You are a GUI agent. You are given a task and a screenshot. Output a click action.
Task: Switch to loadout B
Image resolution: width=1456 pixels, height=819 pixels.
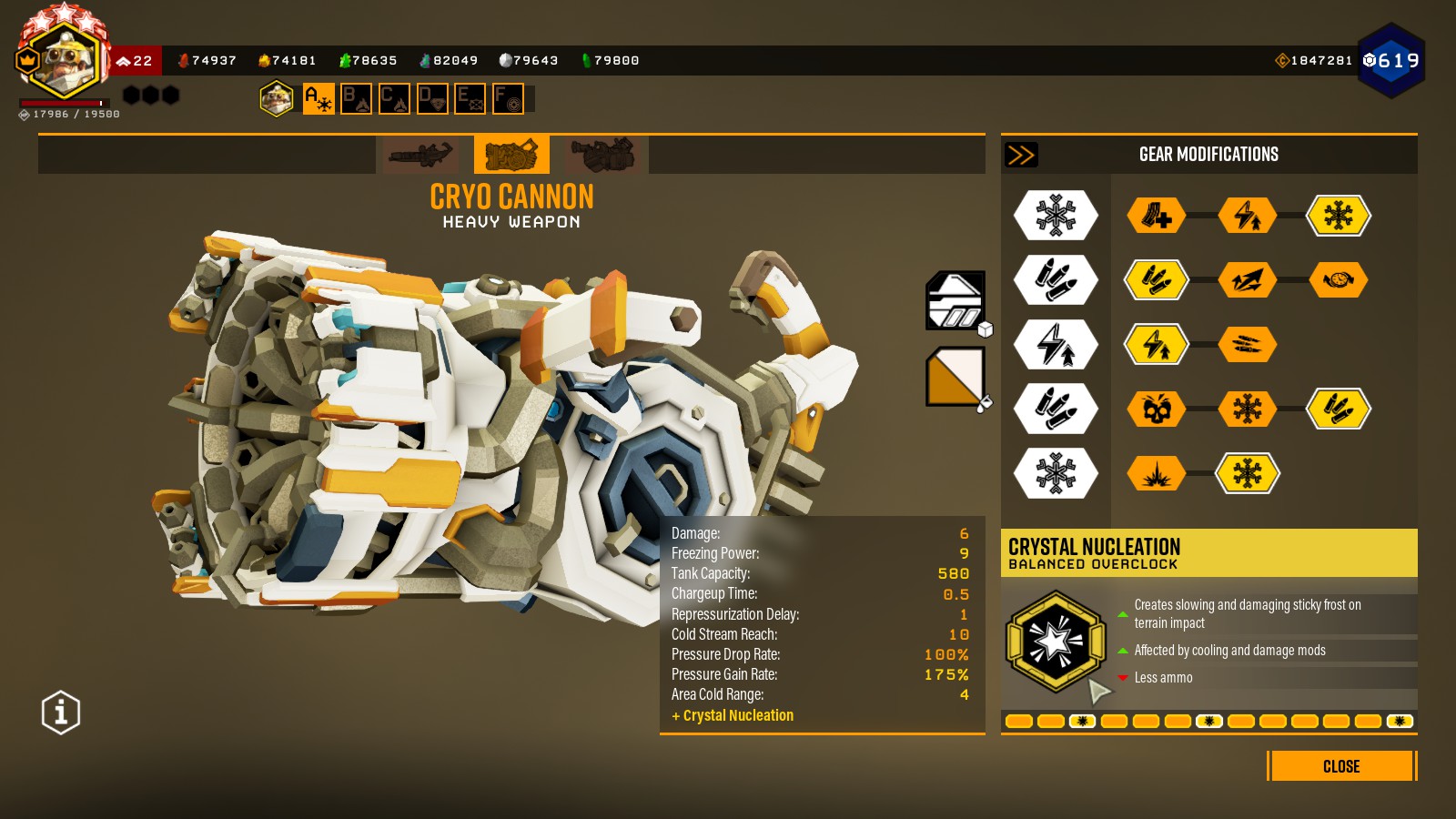click(356, 98)
